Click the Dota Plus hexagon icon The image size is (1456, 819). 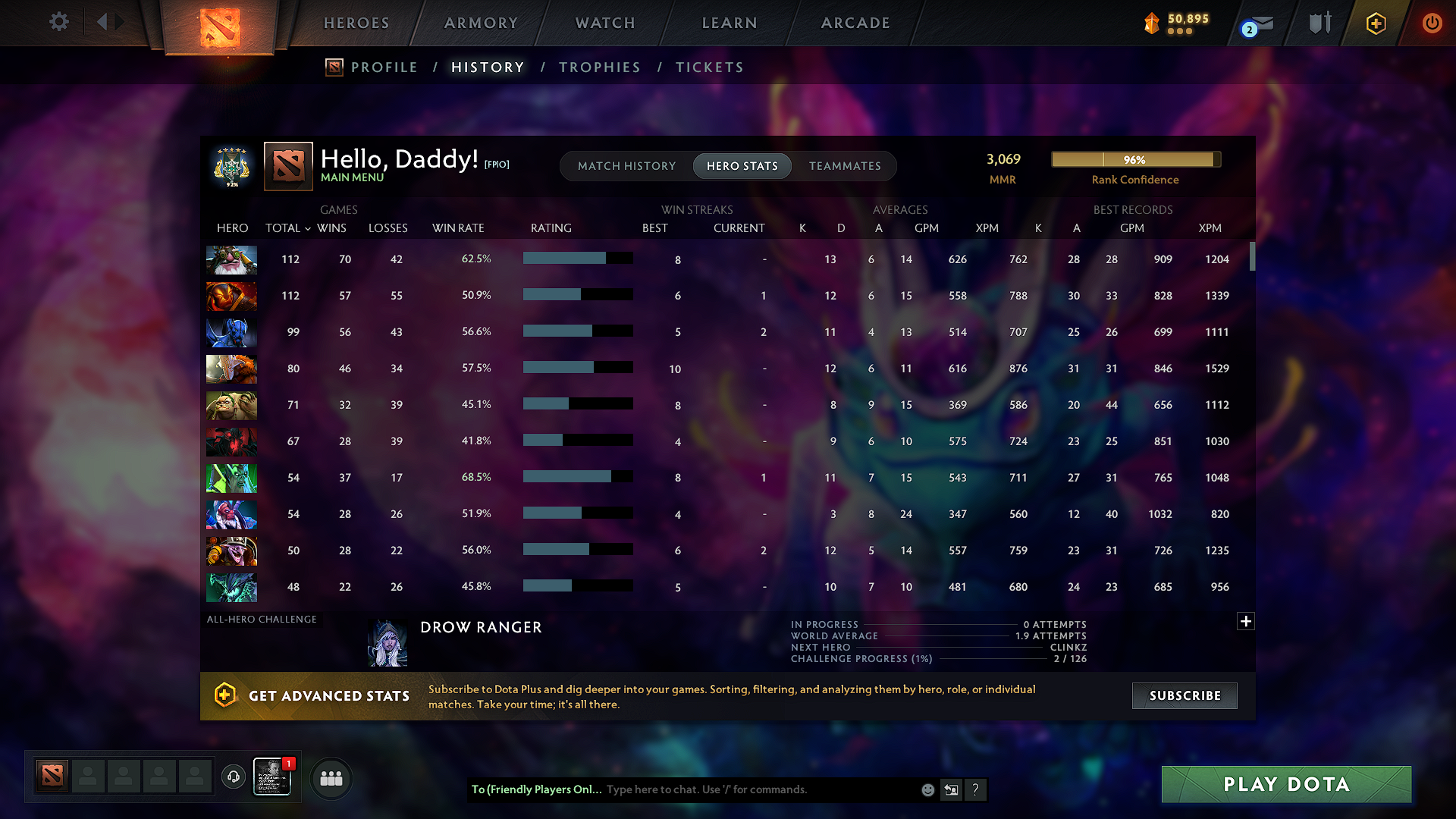1375,23
